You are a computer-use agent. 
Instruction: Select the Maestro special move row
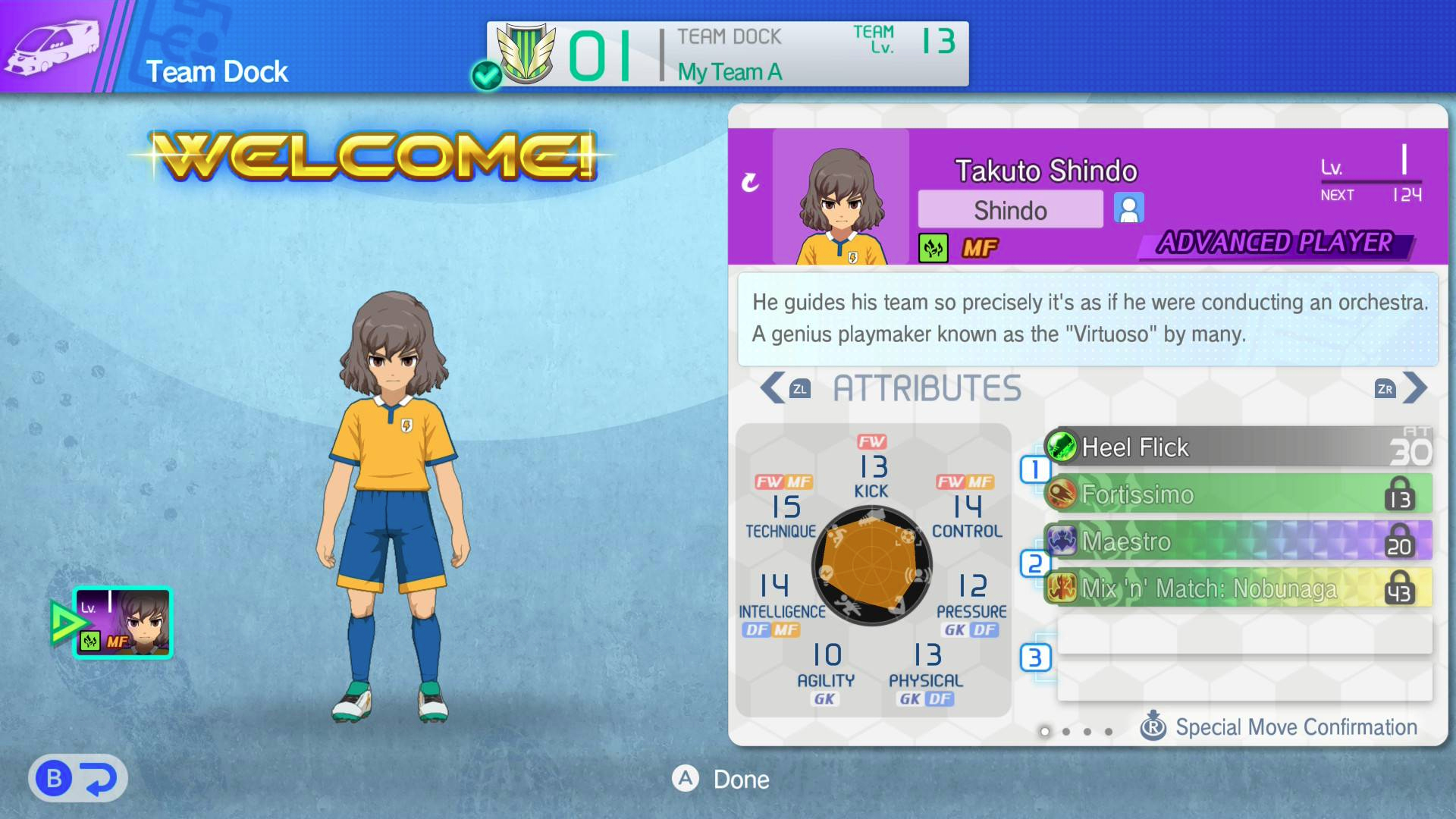point(1238,541)
